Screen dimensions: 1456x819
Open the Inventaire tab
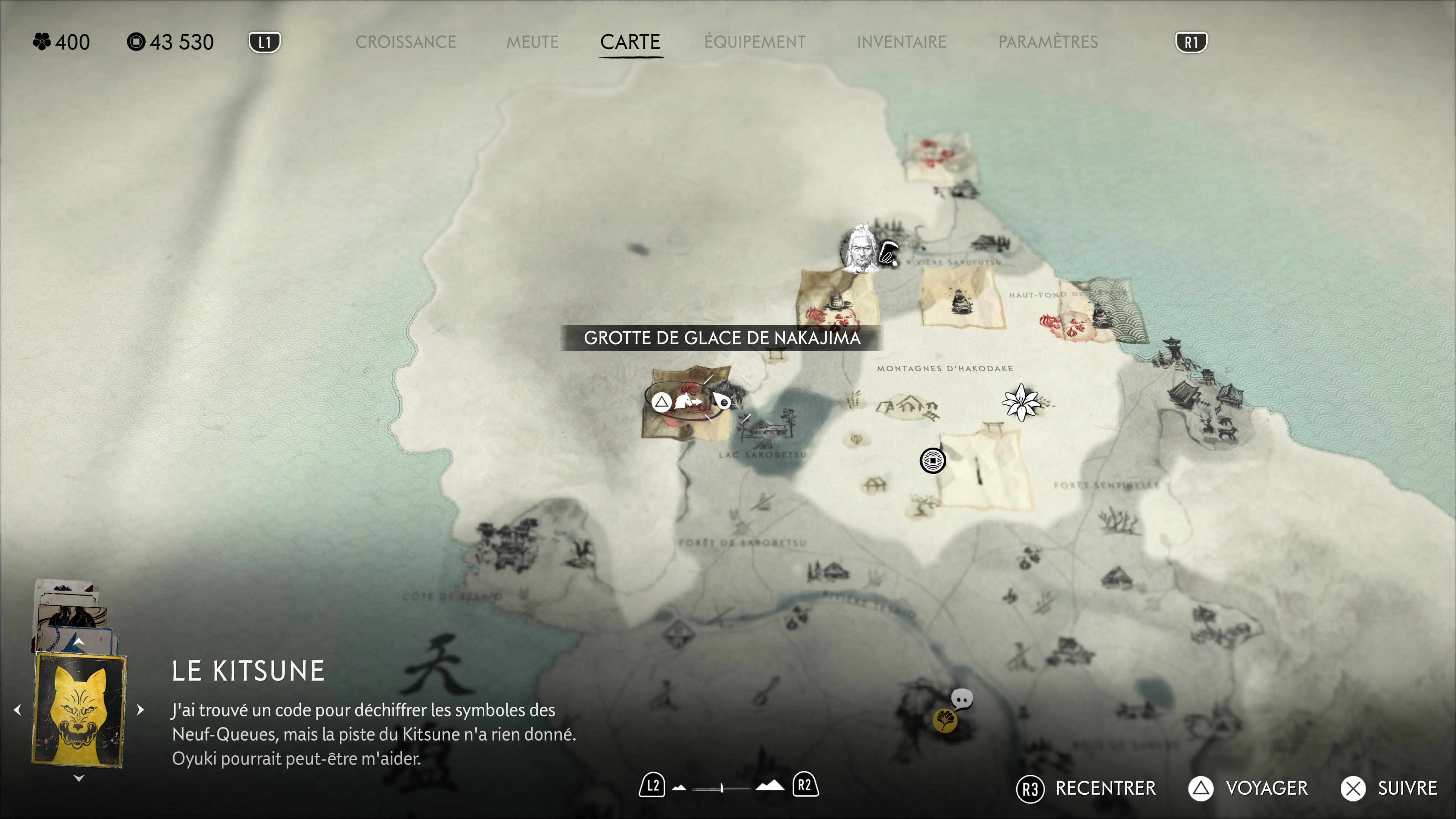(x=902, y=42)
